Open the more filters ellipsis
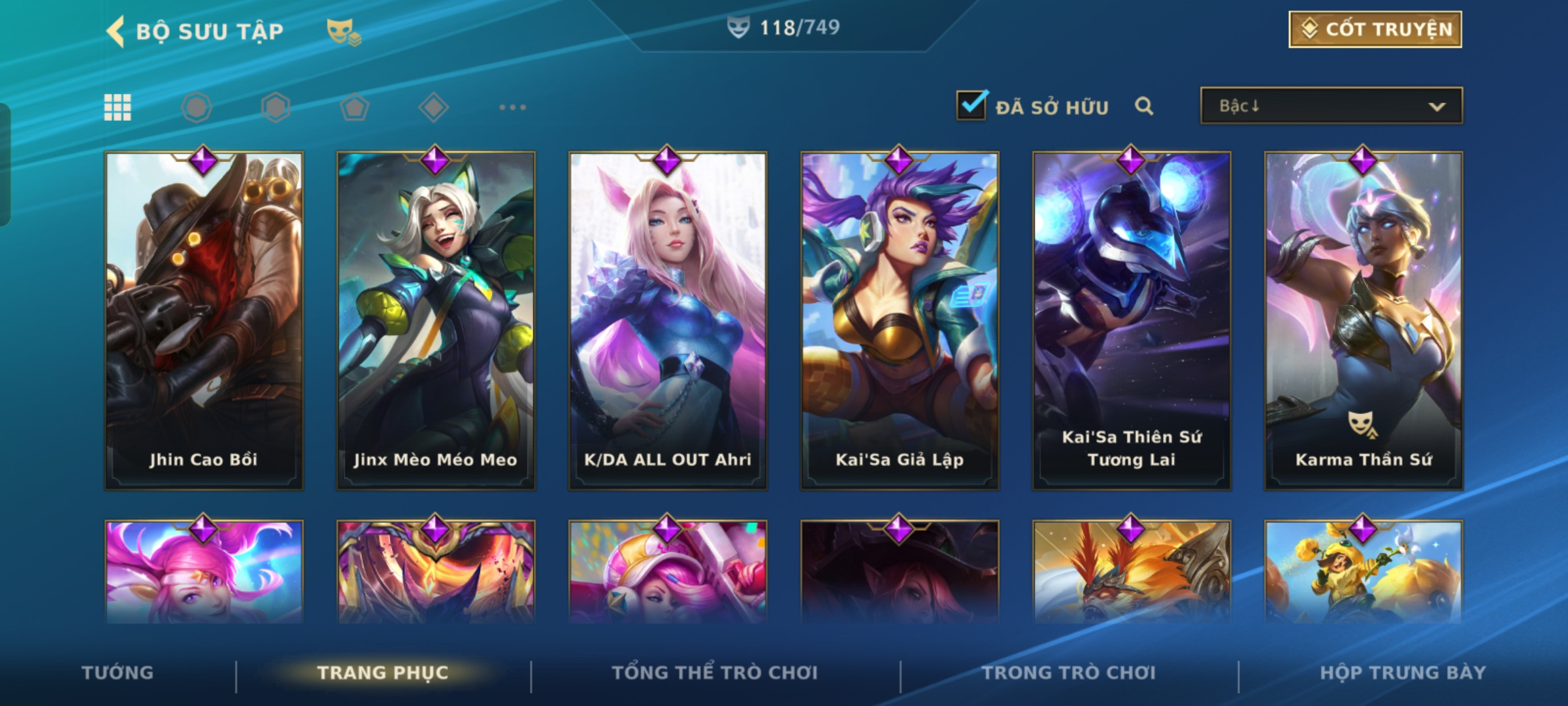 pos(512,107)
